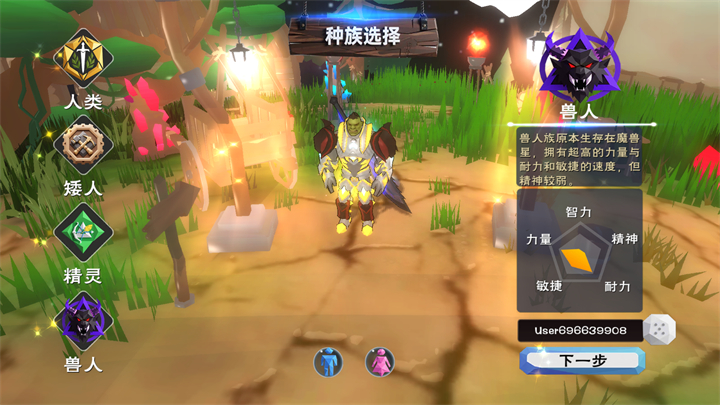
Task: Choose the blue male gender icon
Action: pos(328,362)
